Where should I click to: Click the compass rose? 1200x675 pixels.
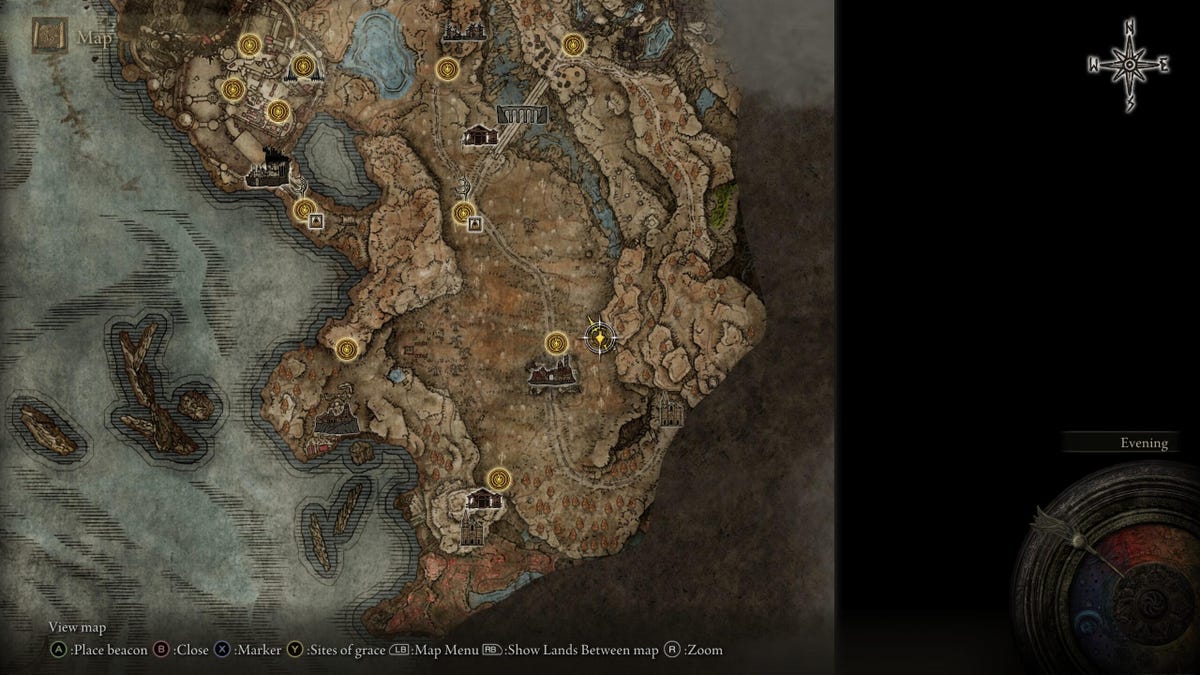[1129, 65]
